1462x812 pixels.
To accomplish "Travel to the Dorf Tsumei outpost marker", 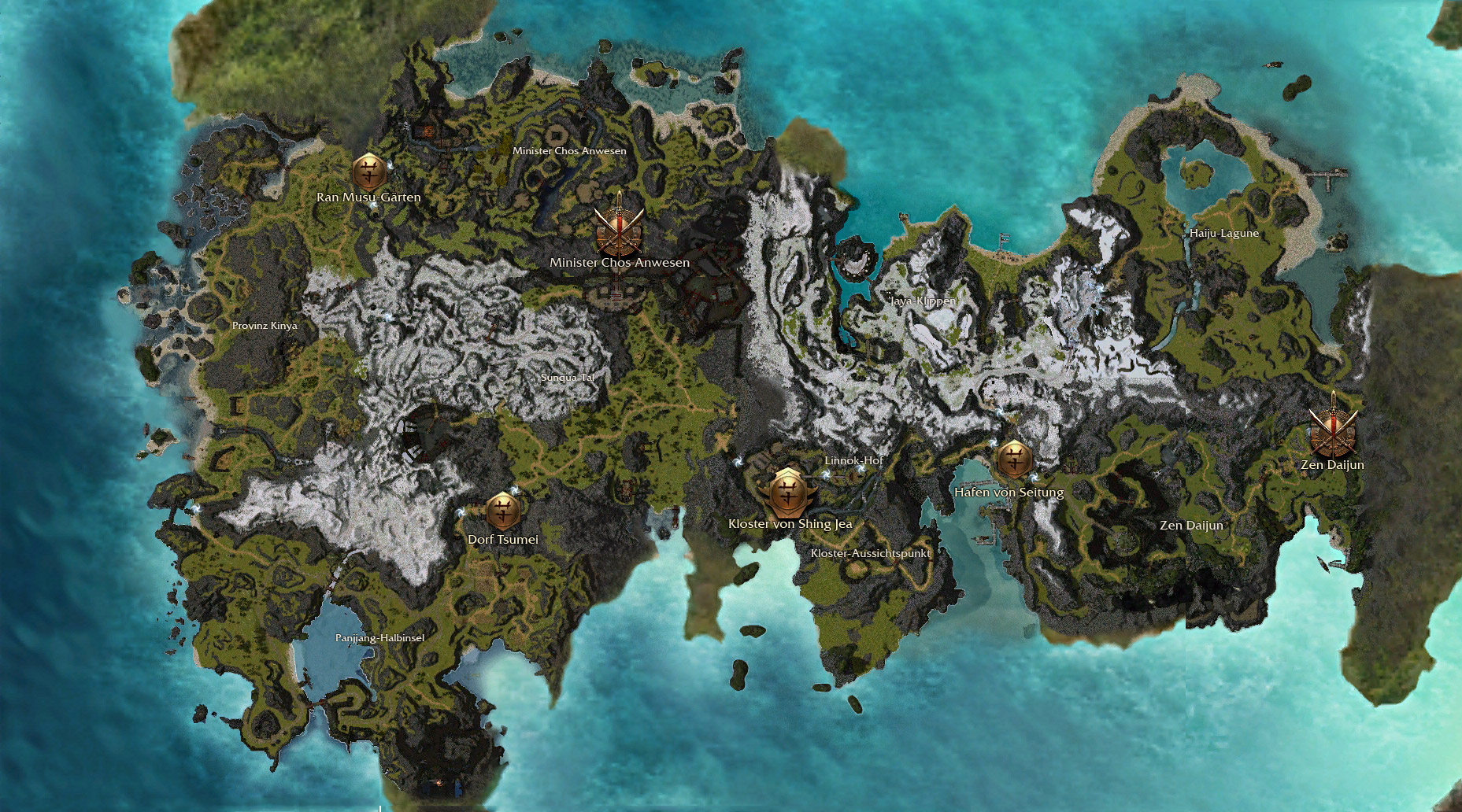I will click(x=502, y=511).
